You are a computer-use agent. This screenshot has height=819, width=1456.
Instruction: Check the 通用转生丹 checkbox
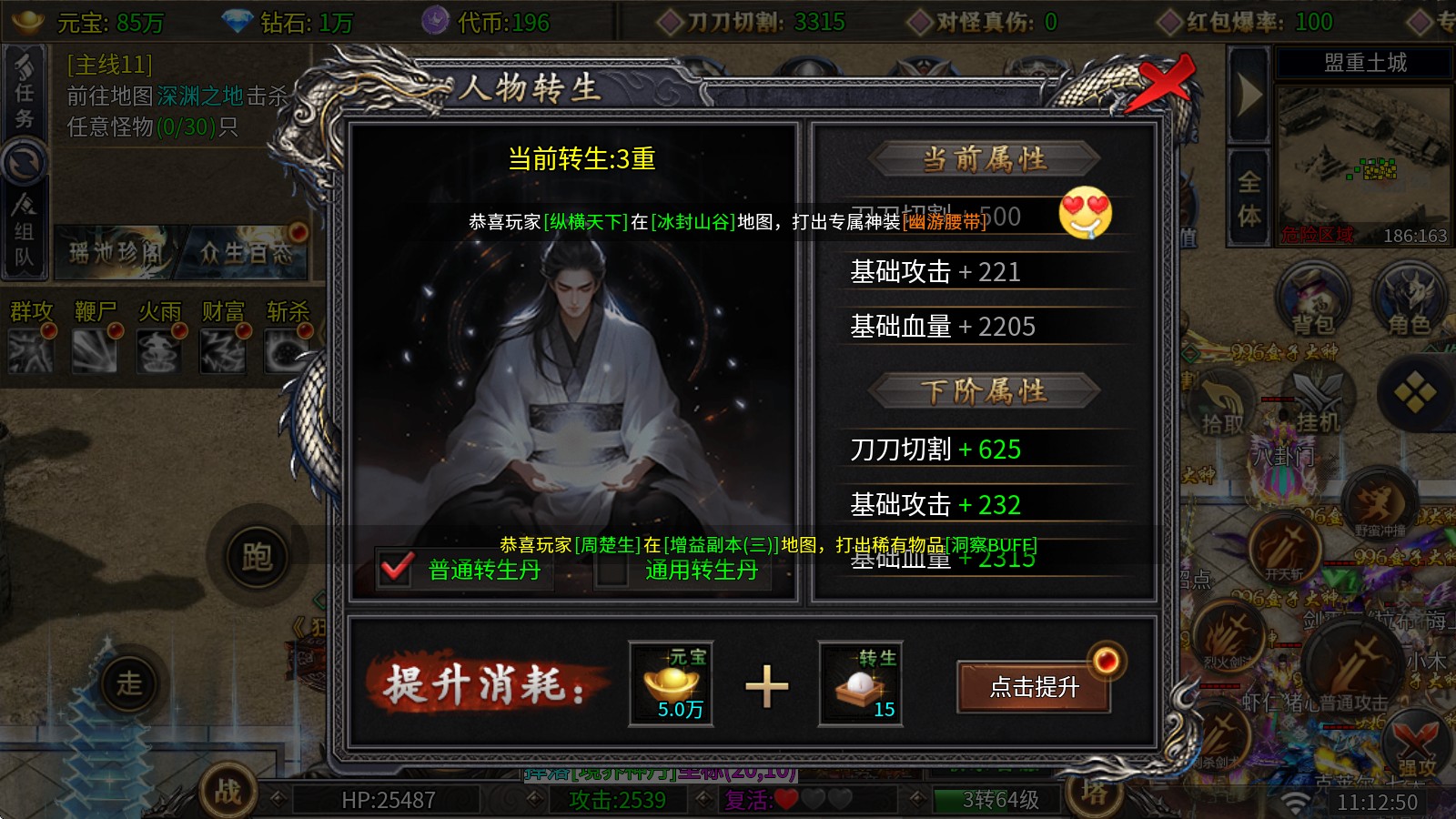click(x=612, y=571)
